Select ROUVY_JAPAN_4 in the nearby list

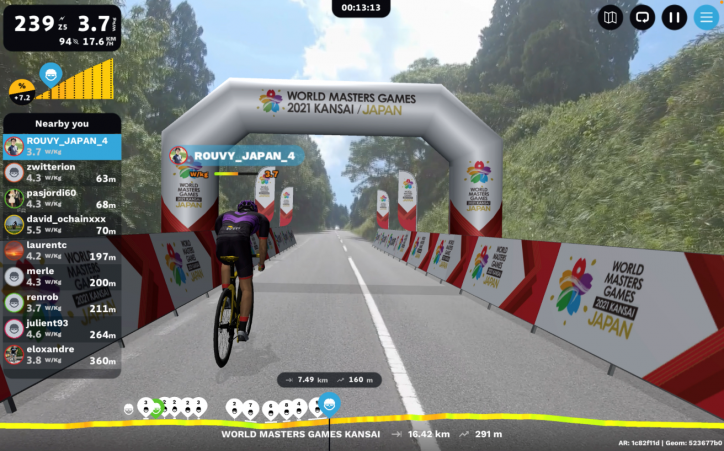pos(62,146)
